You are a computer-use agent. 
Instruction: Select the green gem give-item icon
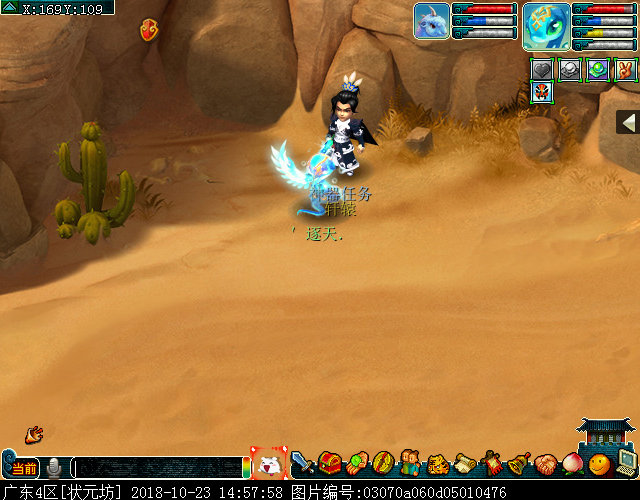click(357, 464)
